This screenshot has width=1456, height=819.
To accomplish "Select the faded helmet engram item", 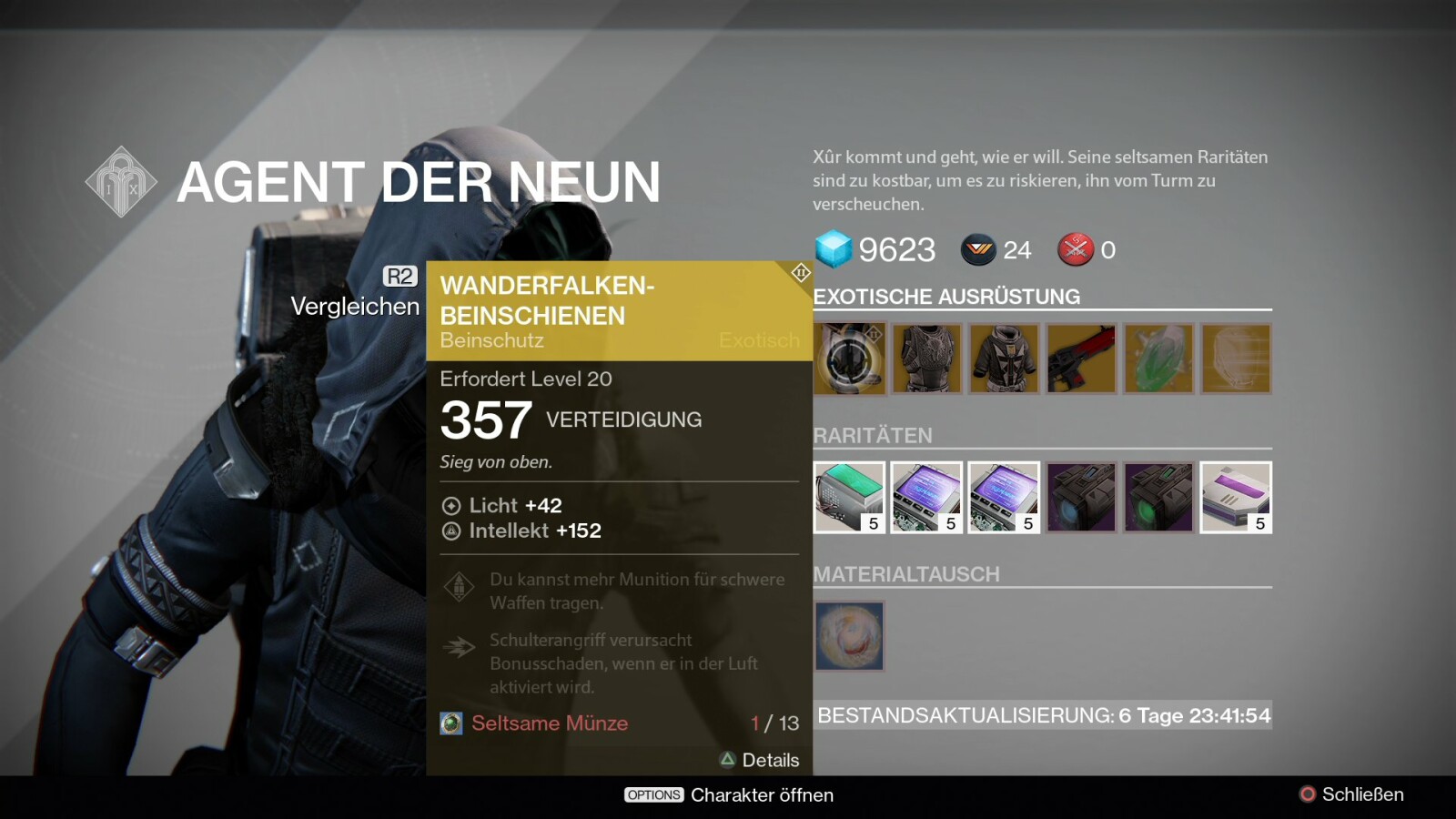I will (1236, 359).
